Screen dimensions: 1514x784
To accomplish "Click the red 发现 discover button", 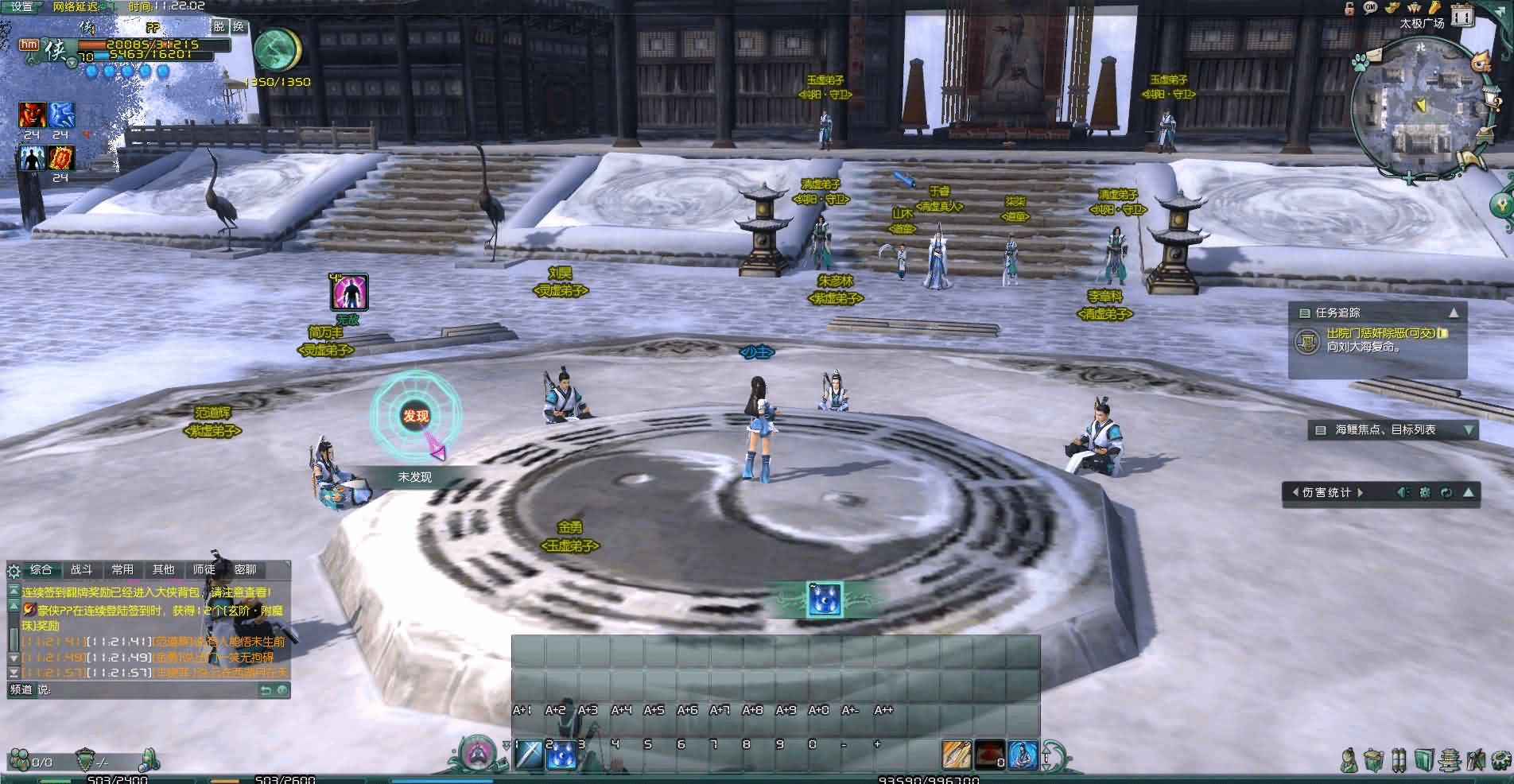I will [x=415, y=416].
